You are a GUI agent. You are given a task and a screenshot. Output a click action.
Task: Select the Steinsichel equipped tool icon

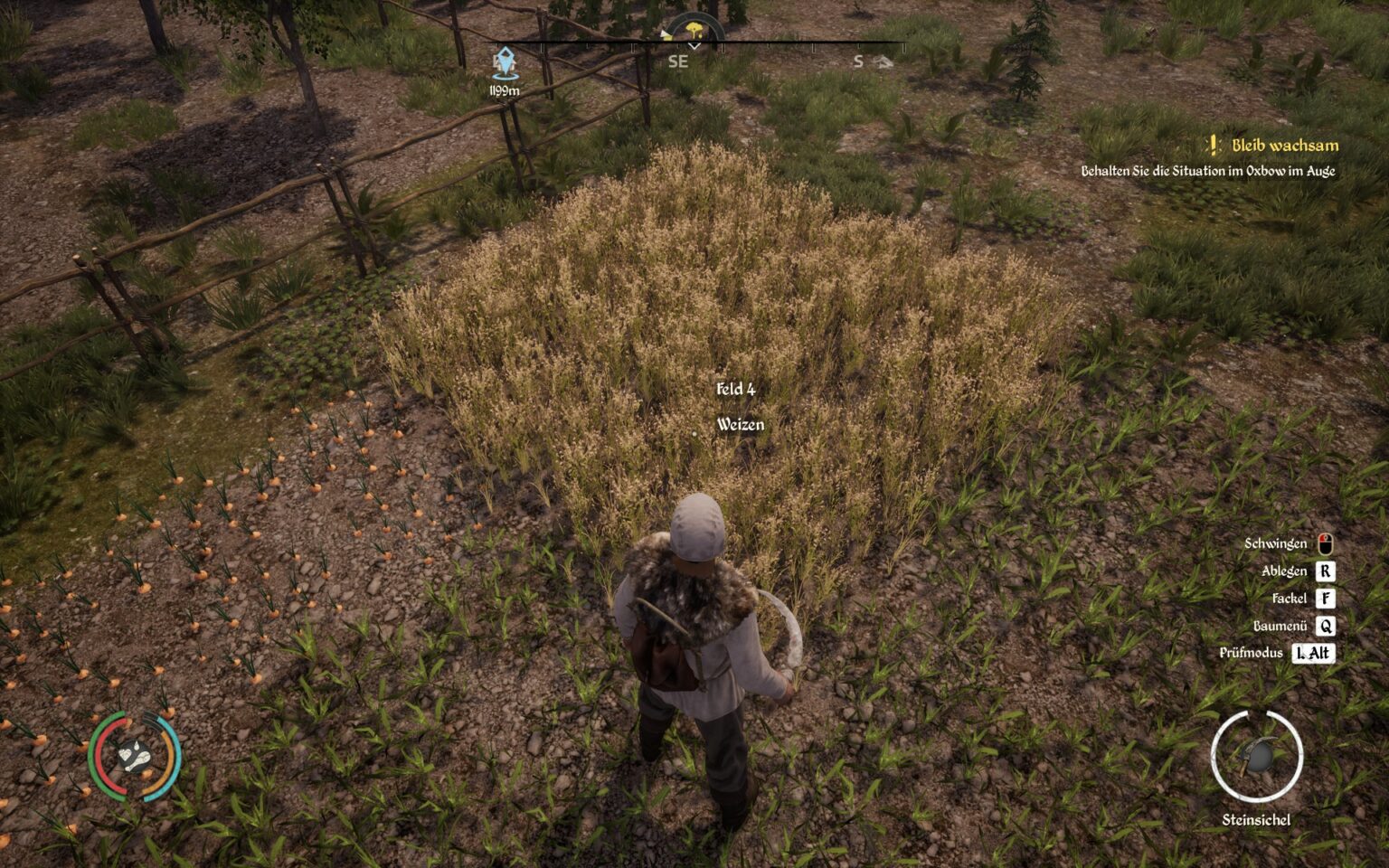pyautogui.click(x=1256, y=757)
